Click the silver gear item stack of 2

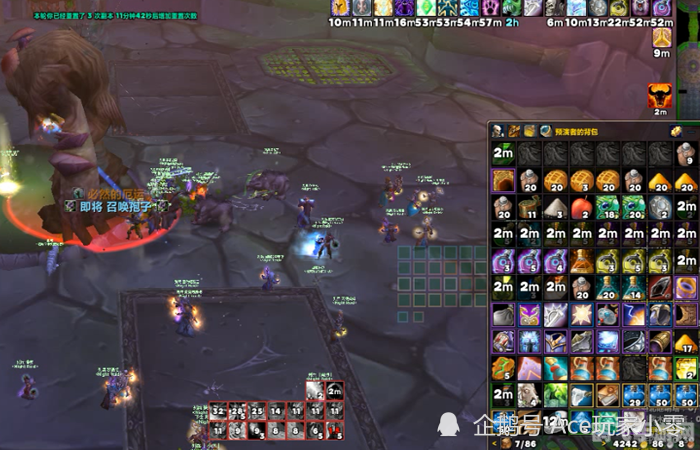click(659, 207)
